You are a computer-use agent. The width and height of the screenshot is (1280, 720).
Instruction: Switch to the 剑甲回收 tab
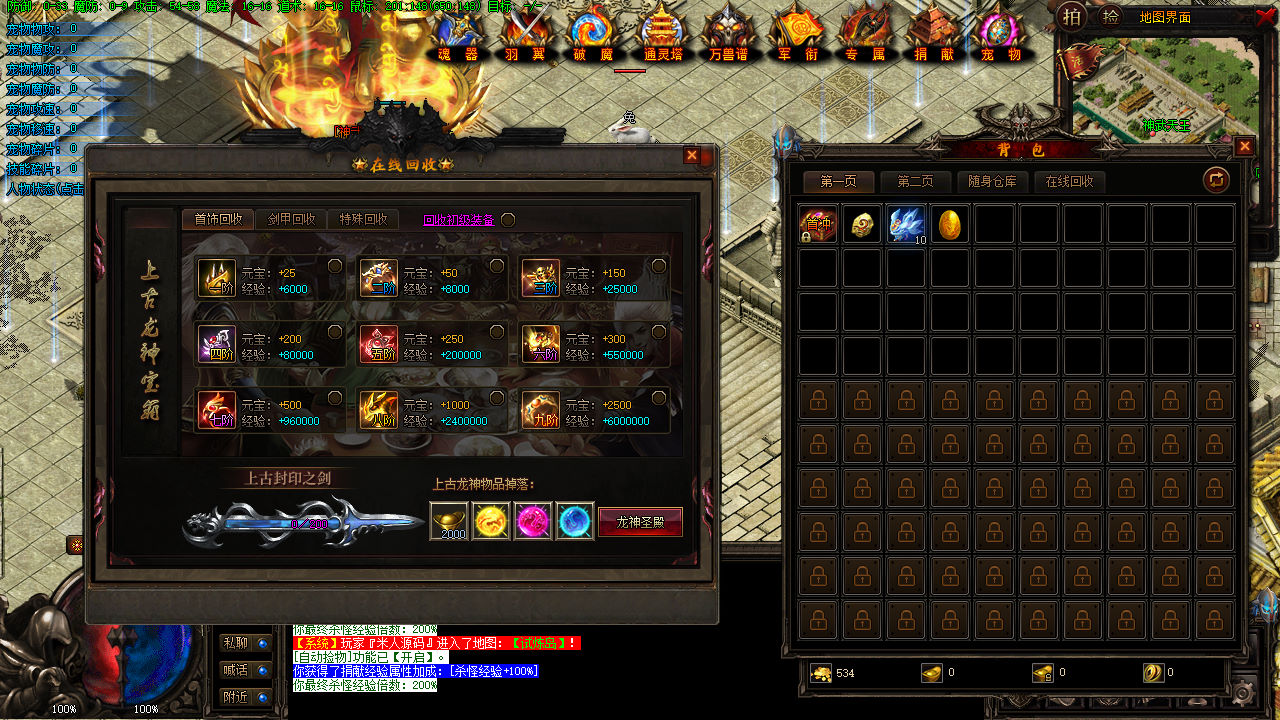tap(292, 220)
